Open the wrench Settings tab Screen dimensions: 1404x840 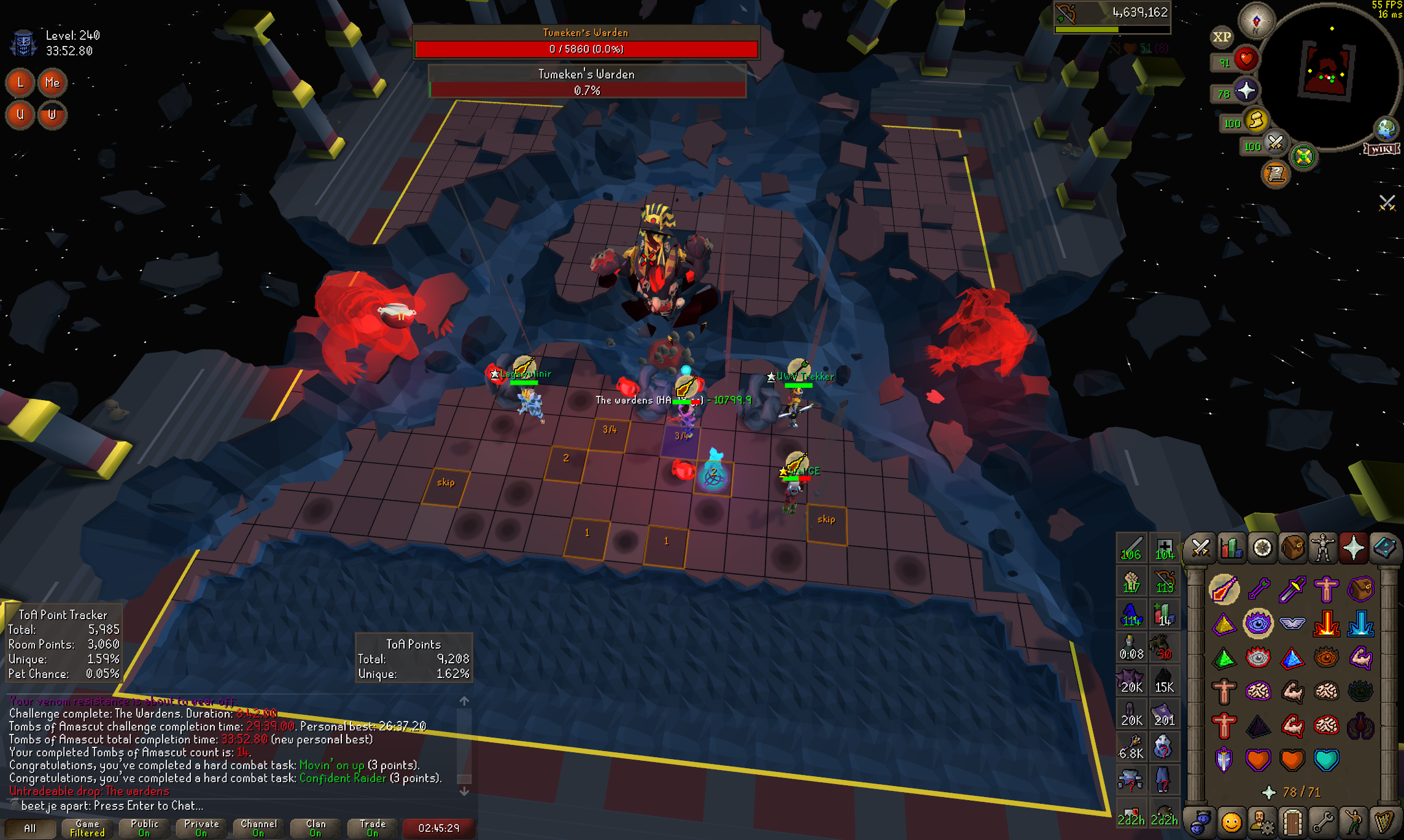(x=1323, y=822)
